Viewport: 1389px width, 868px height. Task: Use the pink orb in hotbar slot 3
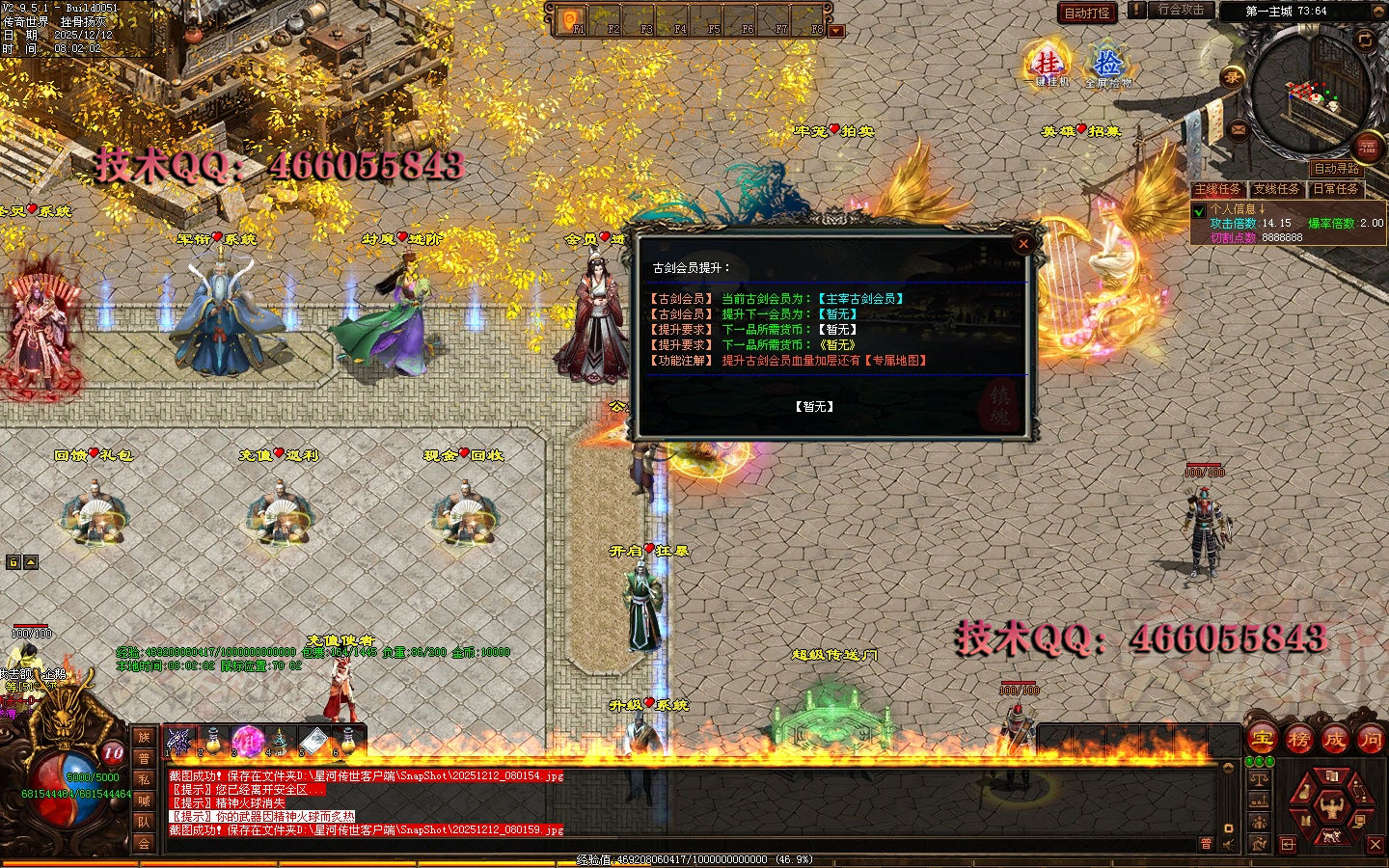248,741
